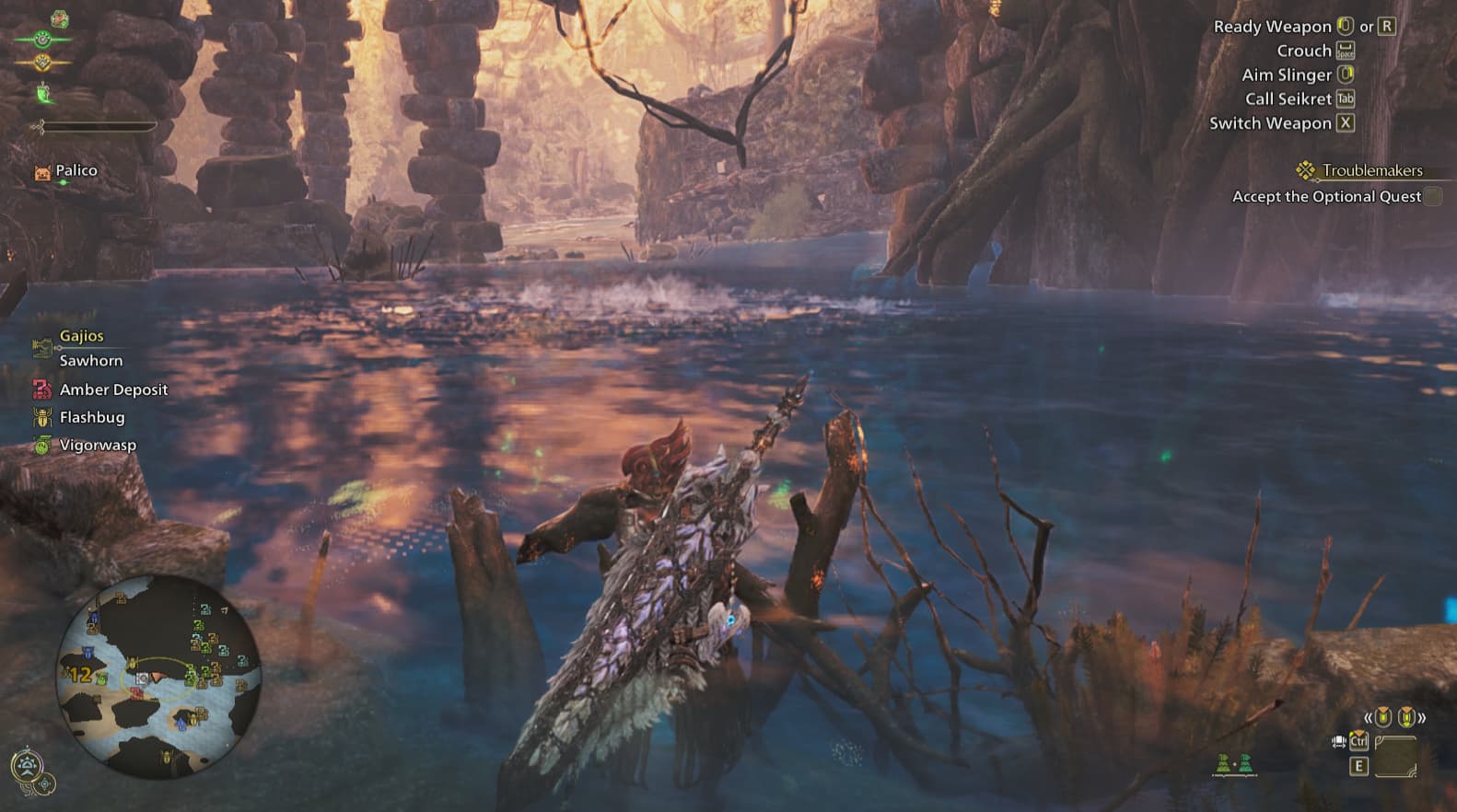
Task: Toggle Crouch with the Space key prompt
Action: [x=1347, y=51]
